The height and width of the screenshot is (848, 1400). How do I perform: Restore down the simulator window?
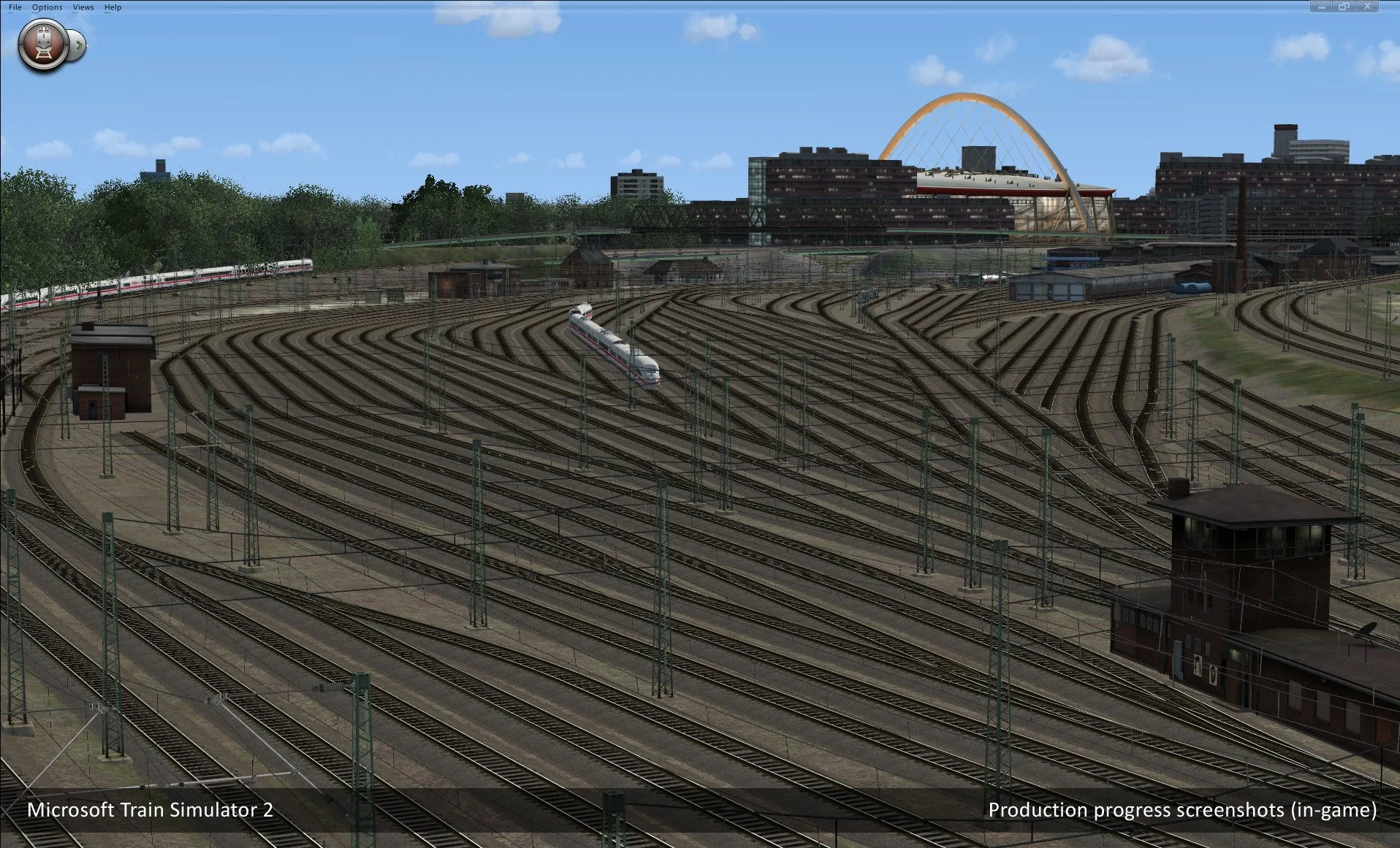(1343, 7)
